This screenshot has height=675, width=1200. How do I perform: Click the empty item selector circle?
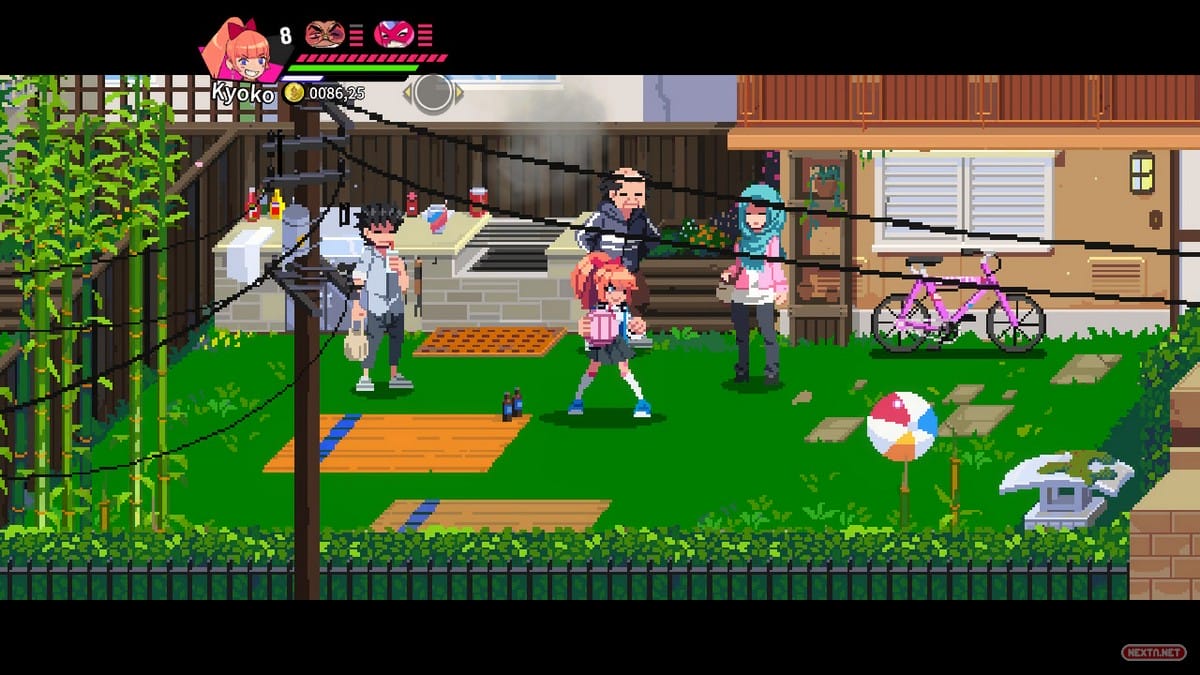[432, 93]
